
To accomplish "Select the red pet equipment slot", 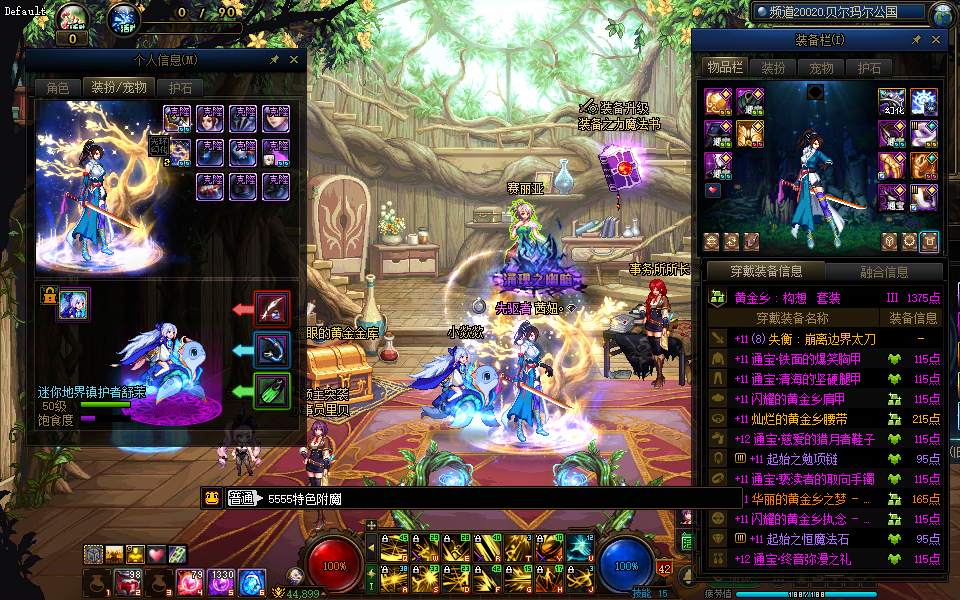I will click(x=272, y=308).
